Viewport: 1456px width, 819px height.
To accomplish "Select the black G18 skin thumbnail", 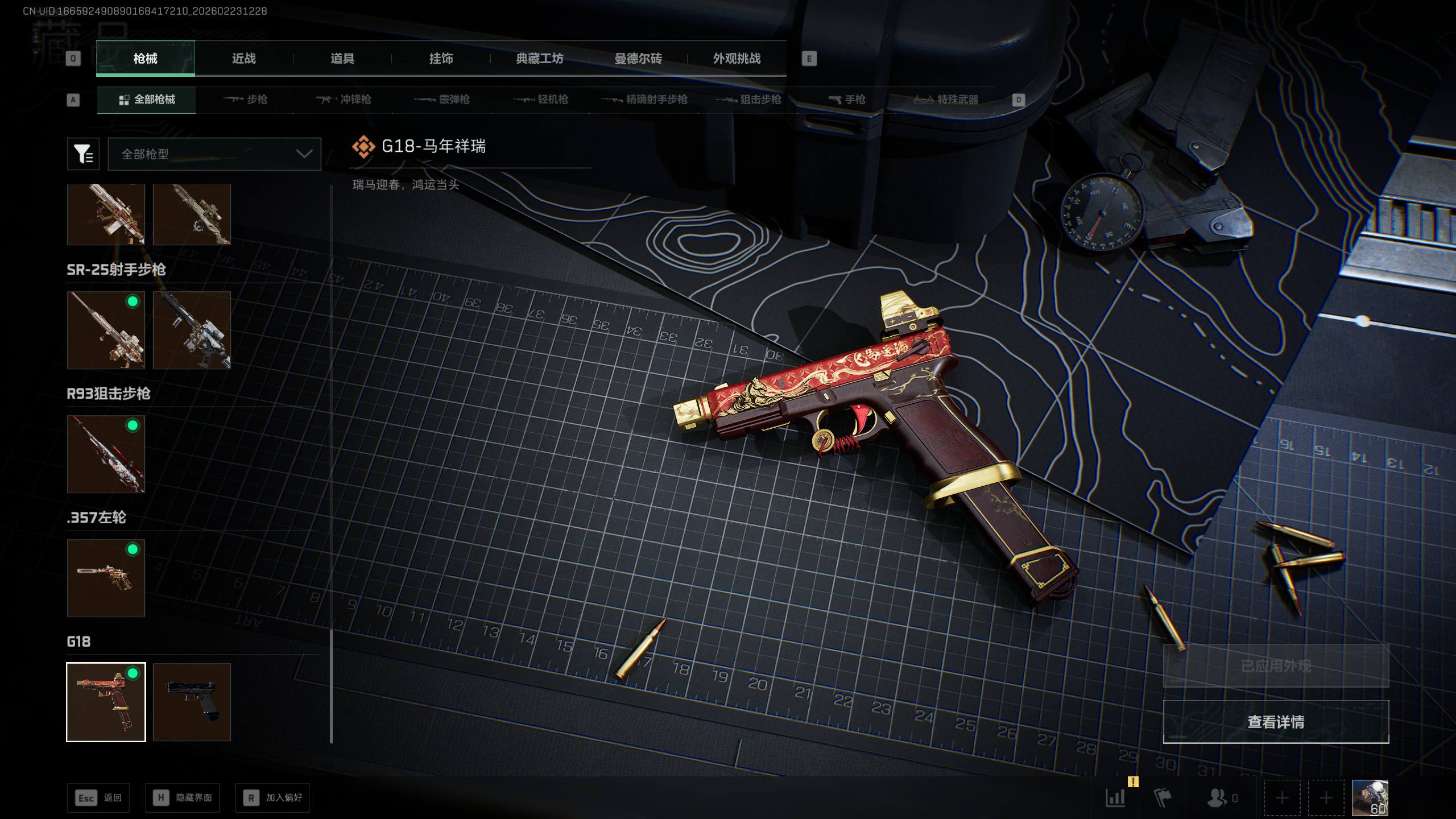I will click(x=192, y=702).
